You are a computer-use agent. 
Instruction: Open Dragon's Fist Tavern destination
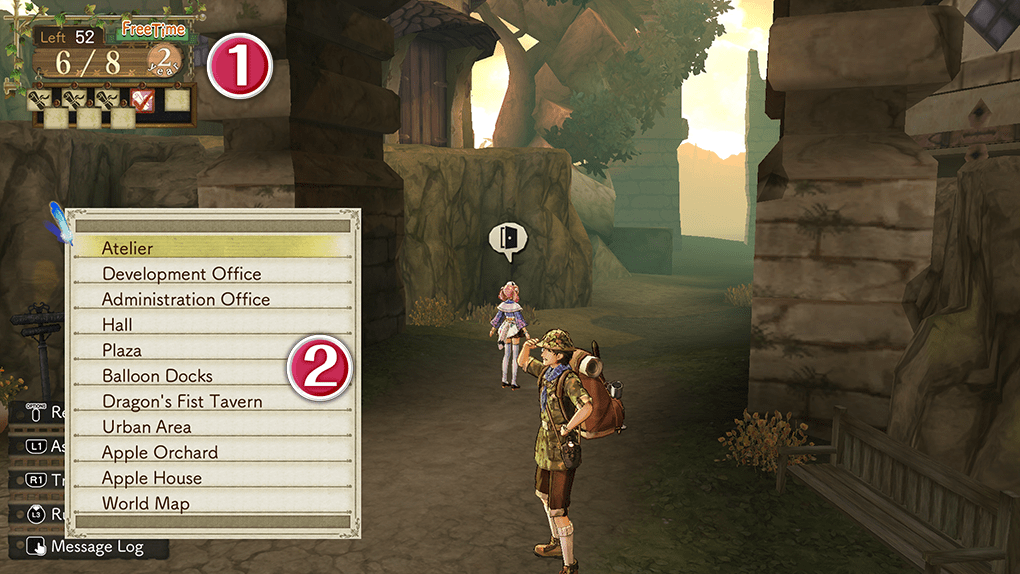coord(182,402)
